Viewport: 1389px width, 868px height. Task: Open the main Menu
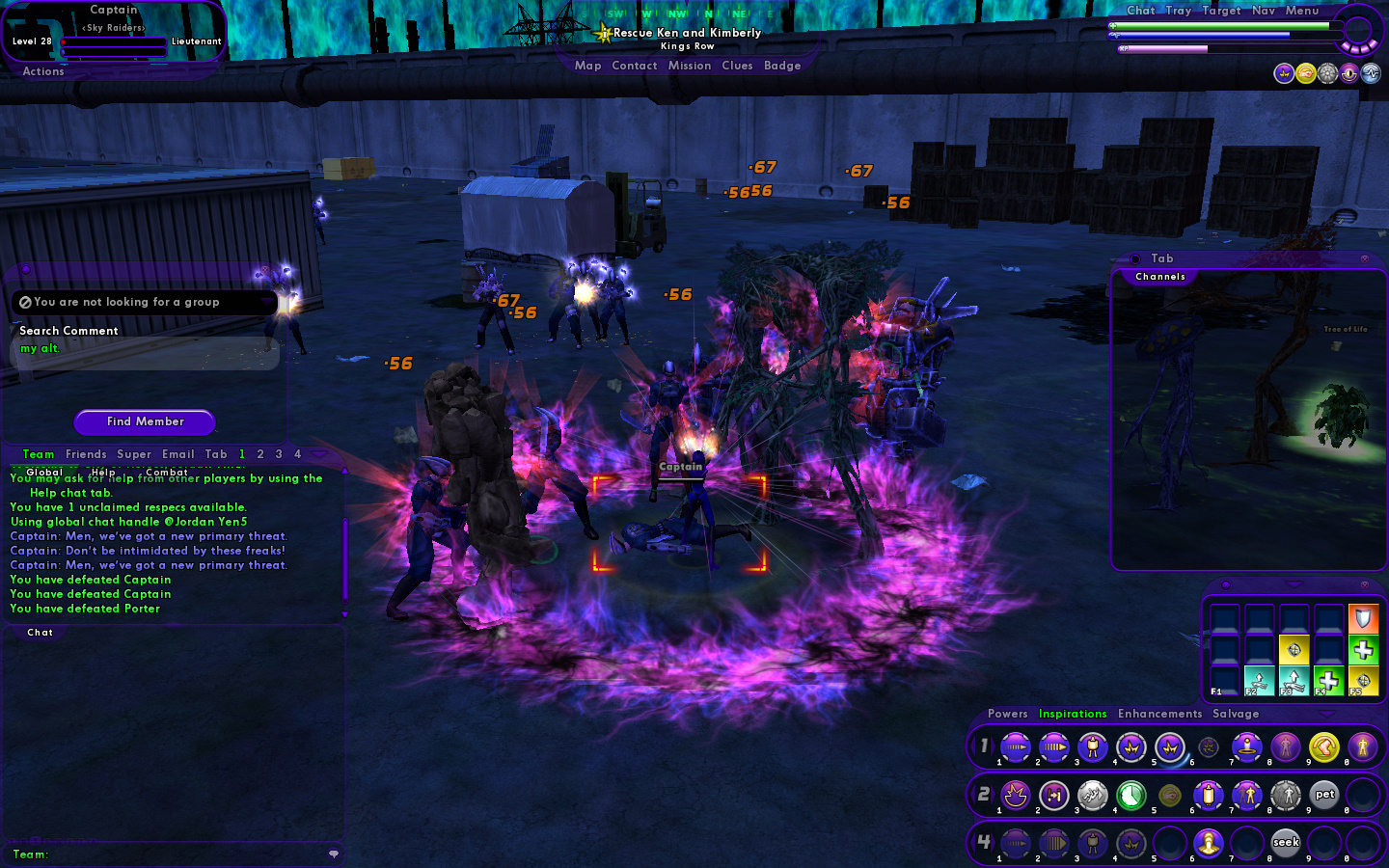(x=1301, y=11)
